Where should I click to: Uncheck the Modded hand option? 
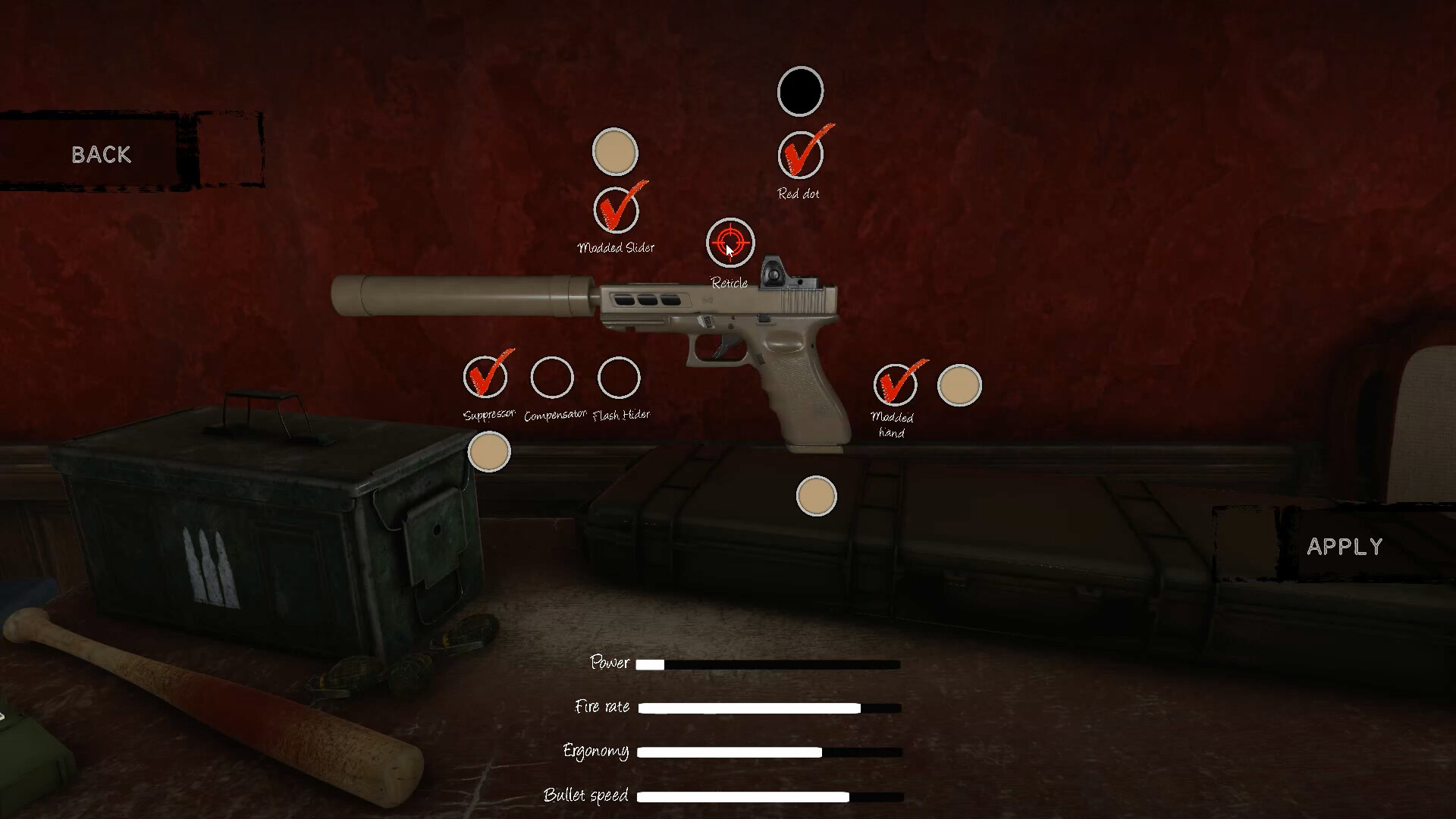(x=896, y=385)
